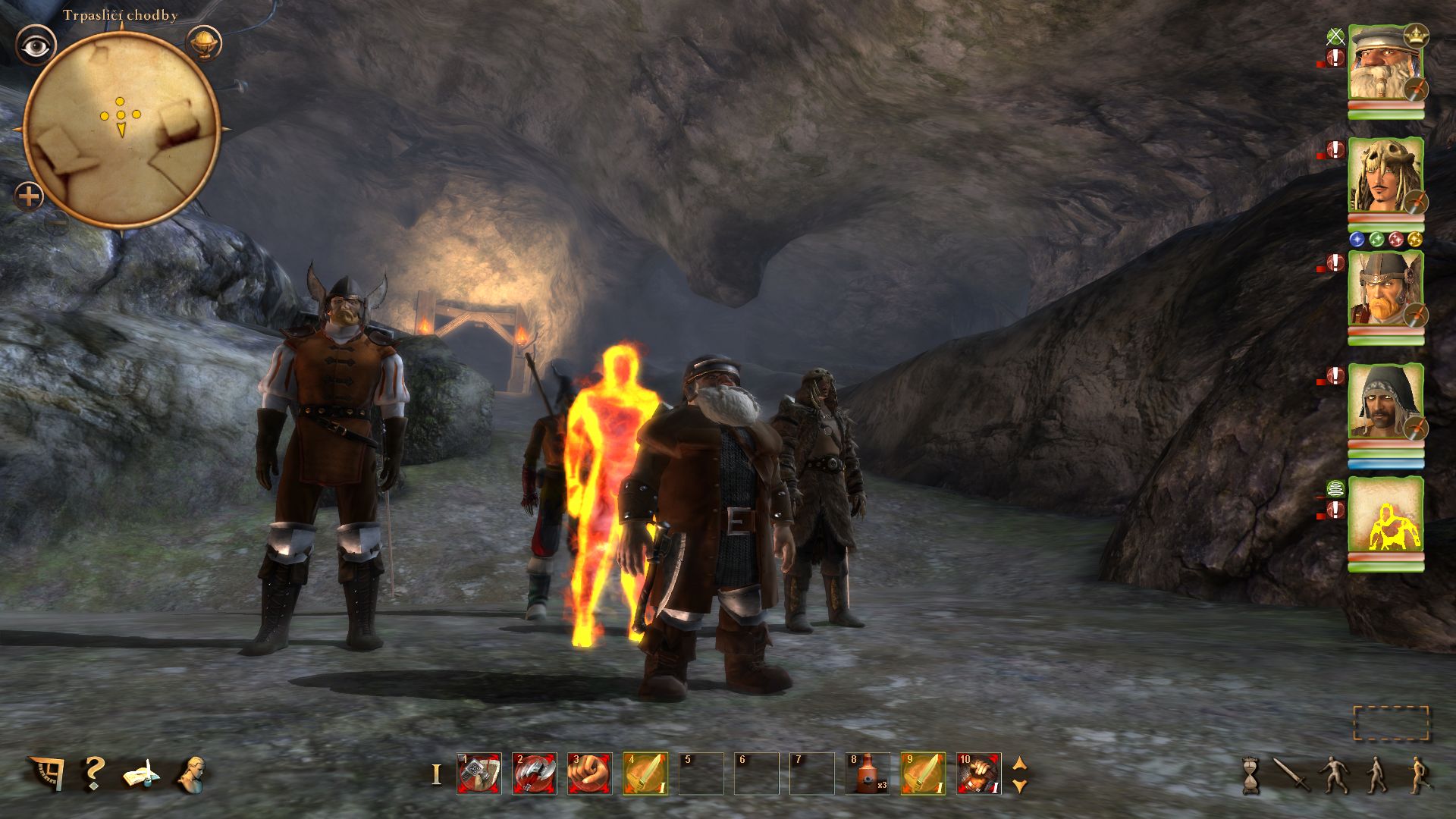This screenshot has height=819, width=1456.
Task: Select the skull-helmet character portrait
Action: (1385, 176)
